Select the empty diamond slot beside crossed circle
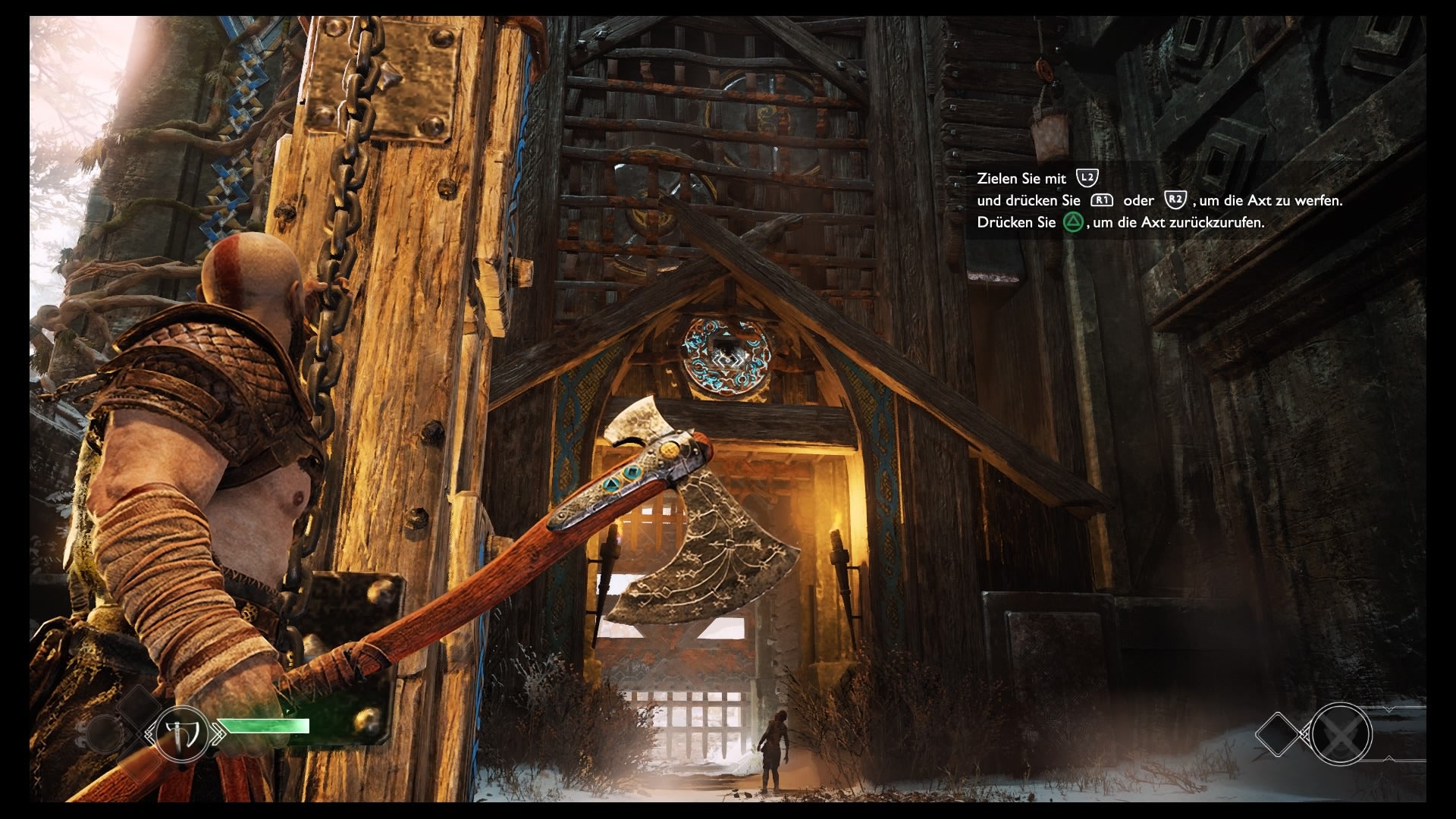The width and height of the screenshot is (1456, 819). (x=1281, y=735)
